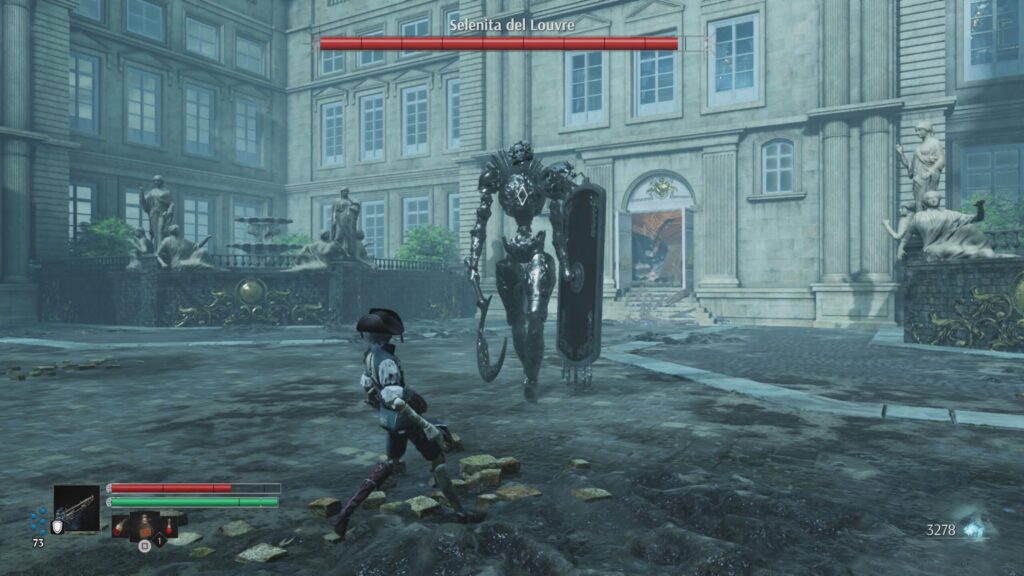
Task: Select the upright red-bulb flask item
Action: tap(168, 526)
